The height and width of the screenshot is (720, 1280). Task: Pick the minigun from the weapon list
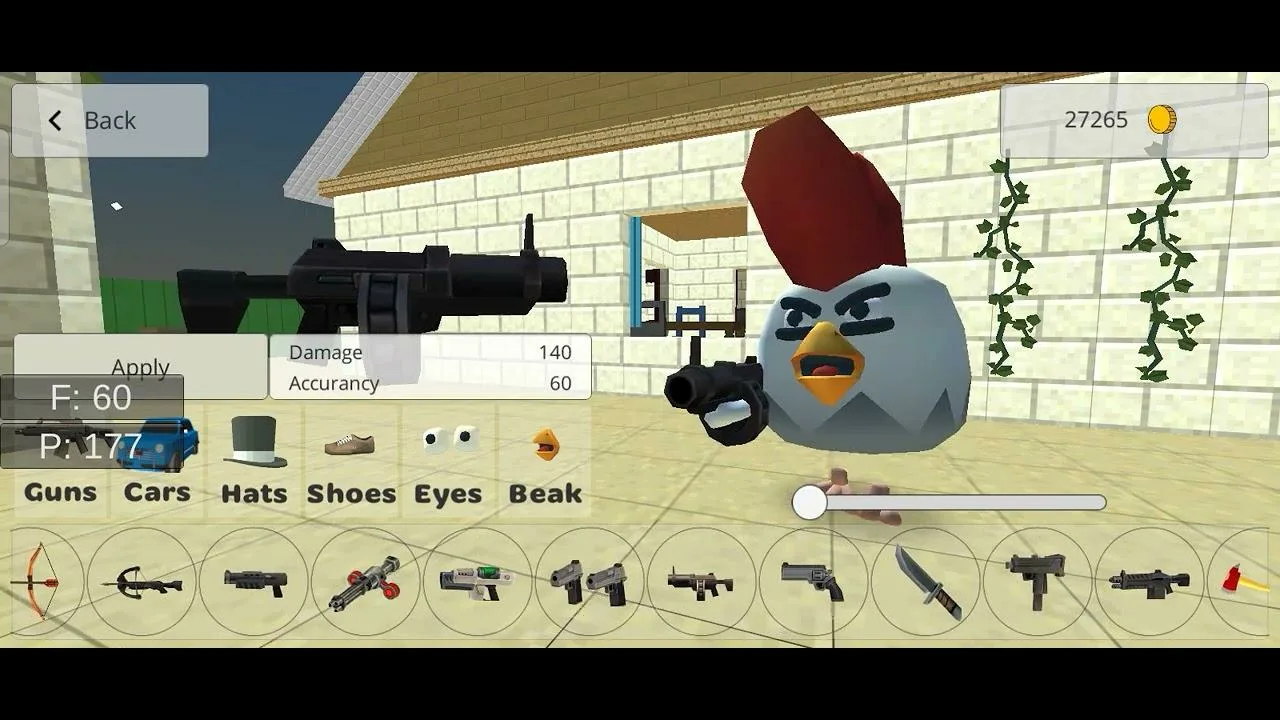point(368,585)
